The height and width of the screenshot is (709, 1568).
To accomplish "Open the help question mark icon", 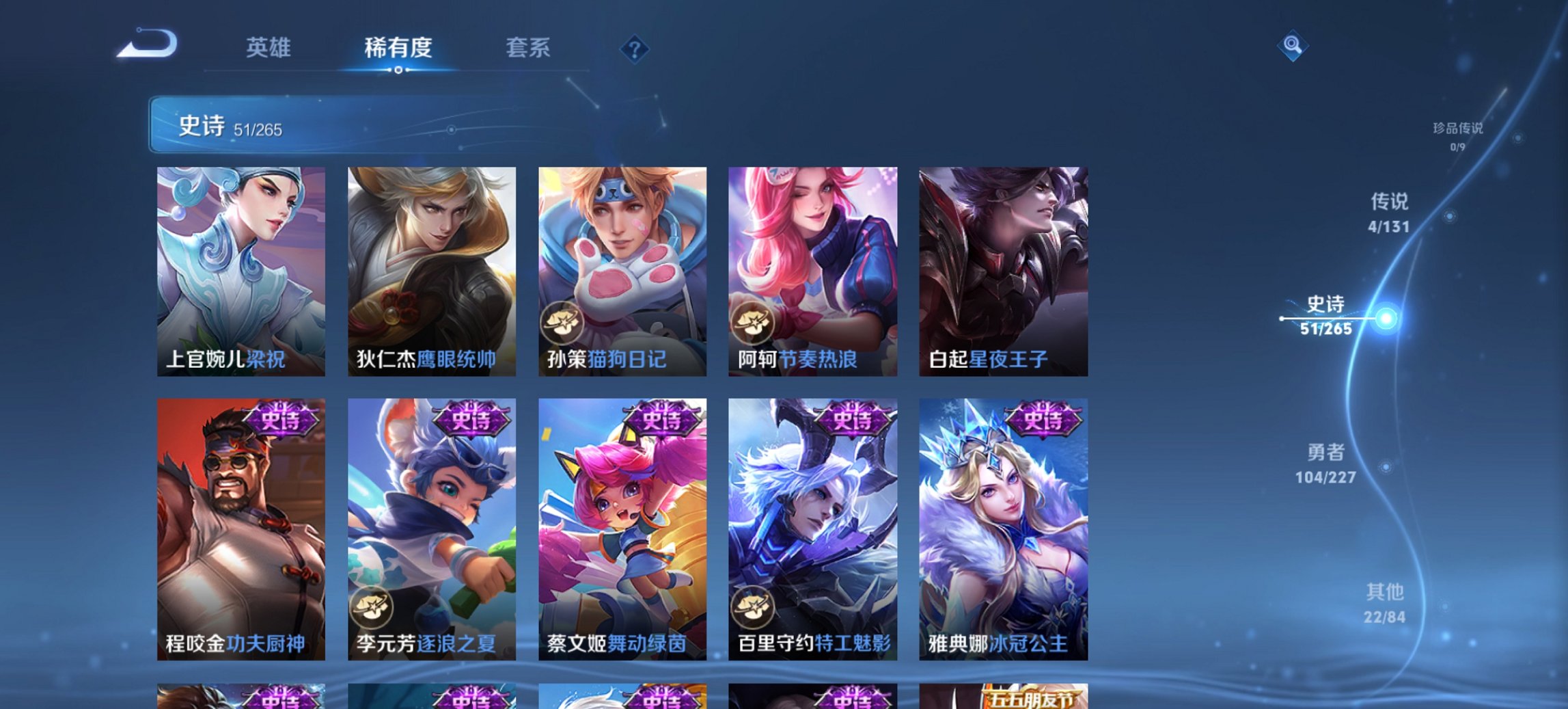I will [635, 47].
